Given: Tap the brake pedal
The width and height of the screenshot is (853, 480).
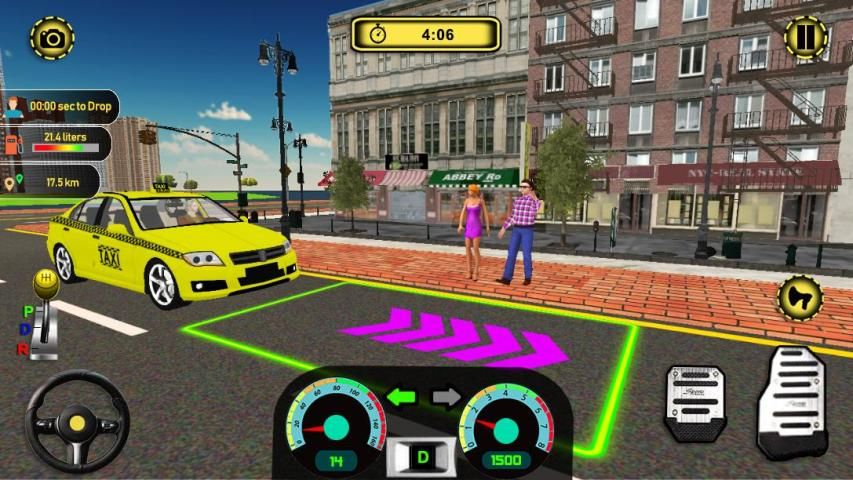Looking at the screenshot, I should (x=695, y=402).
